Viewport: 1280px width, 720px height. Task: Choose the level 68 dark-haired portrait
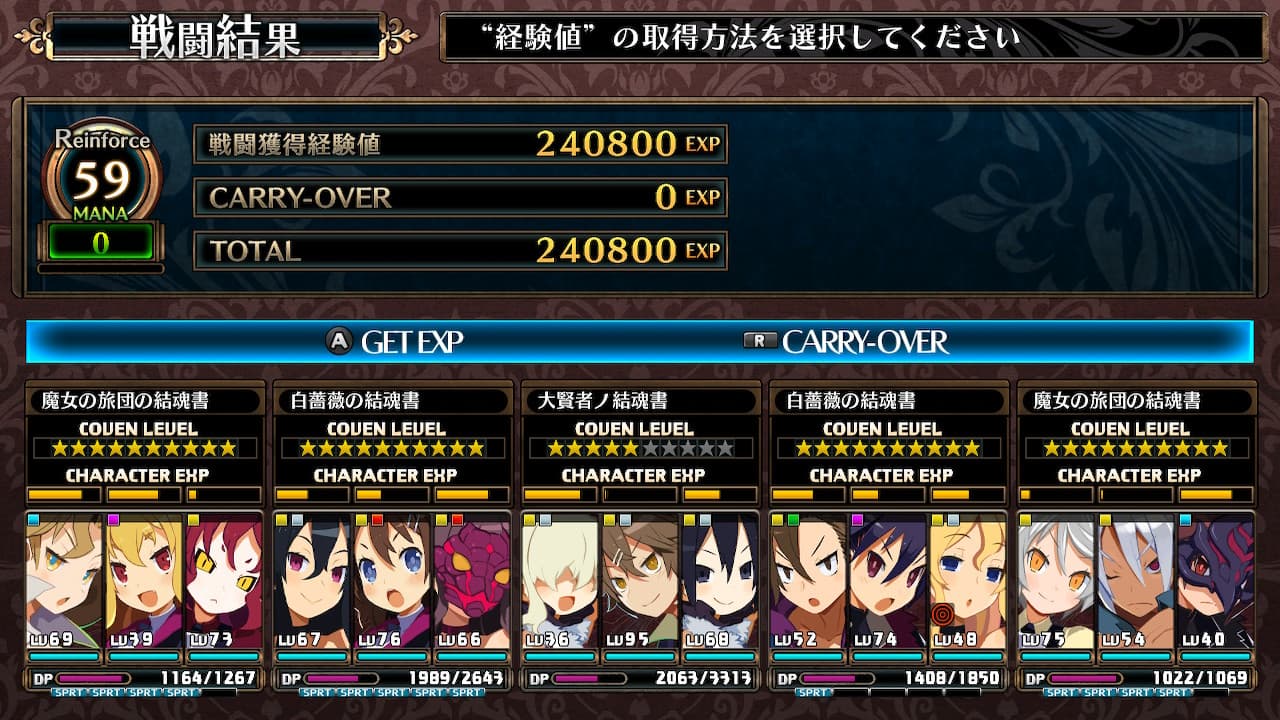pyautogui.click(x=719, y=580)
